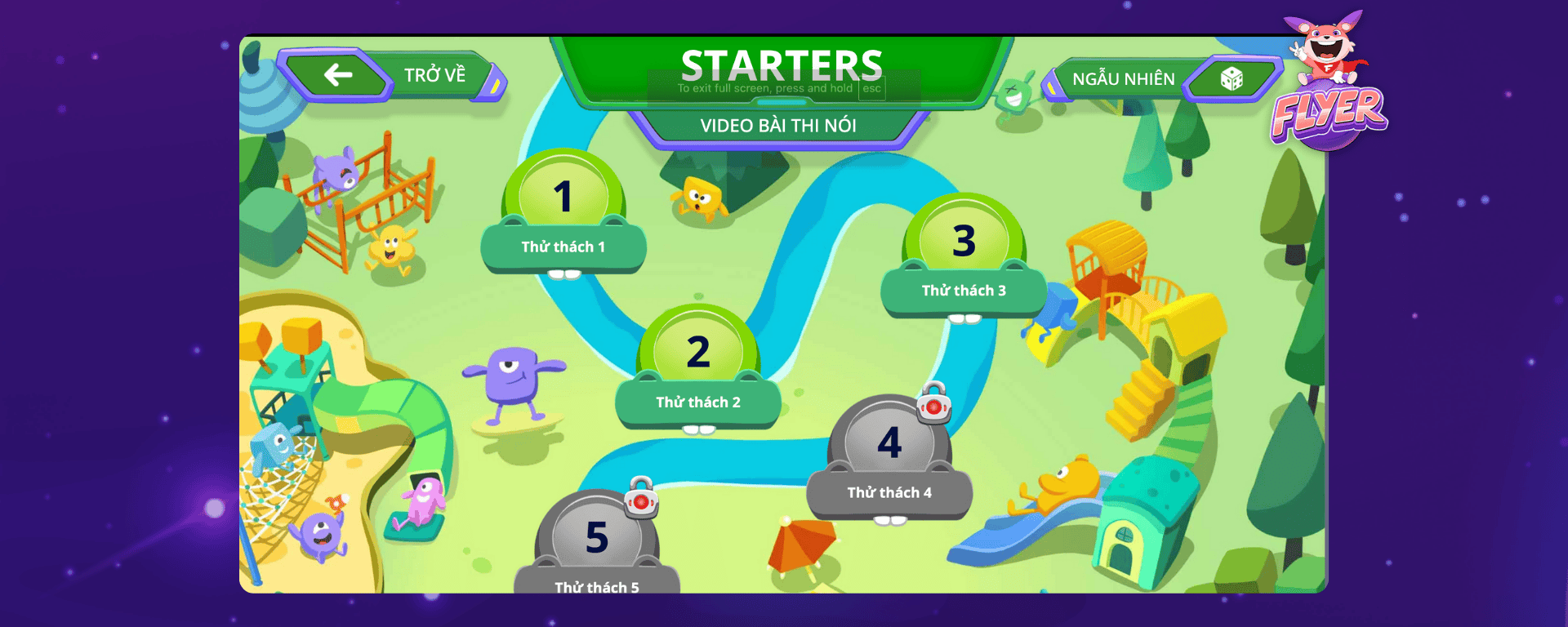Screen dimensions: 1568x627
Task: Go back with the TRỞ VỀ button
Action: pos(392,75)
